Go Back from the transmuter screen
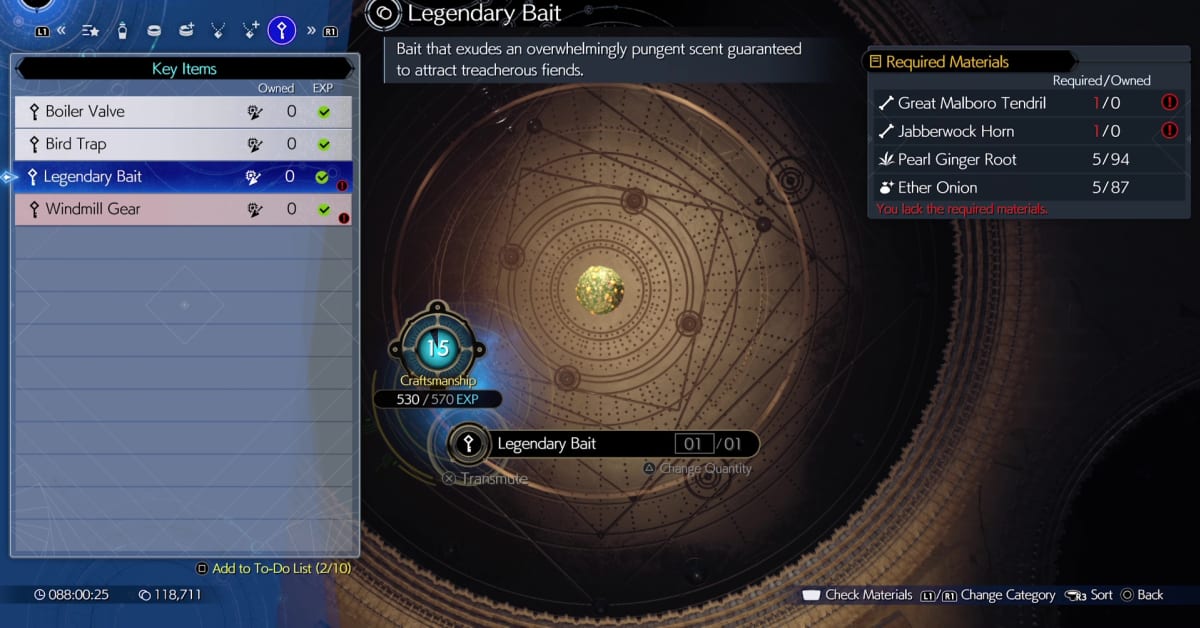Screen dimensions: 1200x628 click(x=1142, y=595)
